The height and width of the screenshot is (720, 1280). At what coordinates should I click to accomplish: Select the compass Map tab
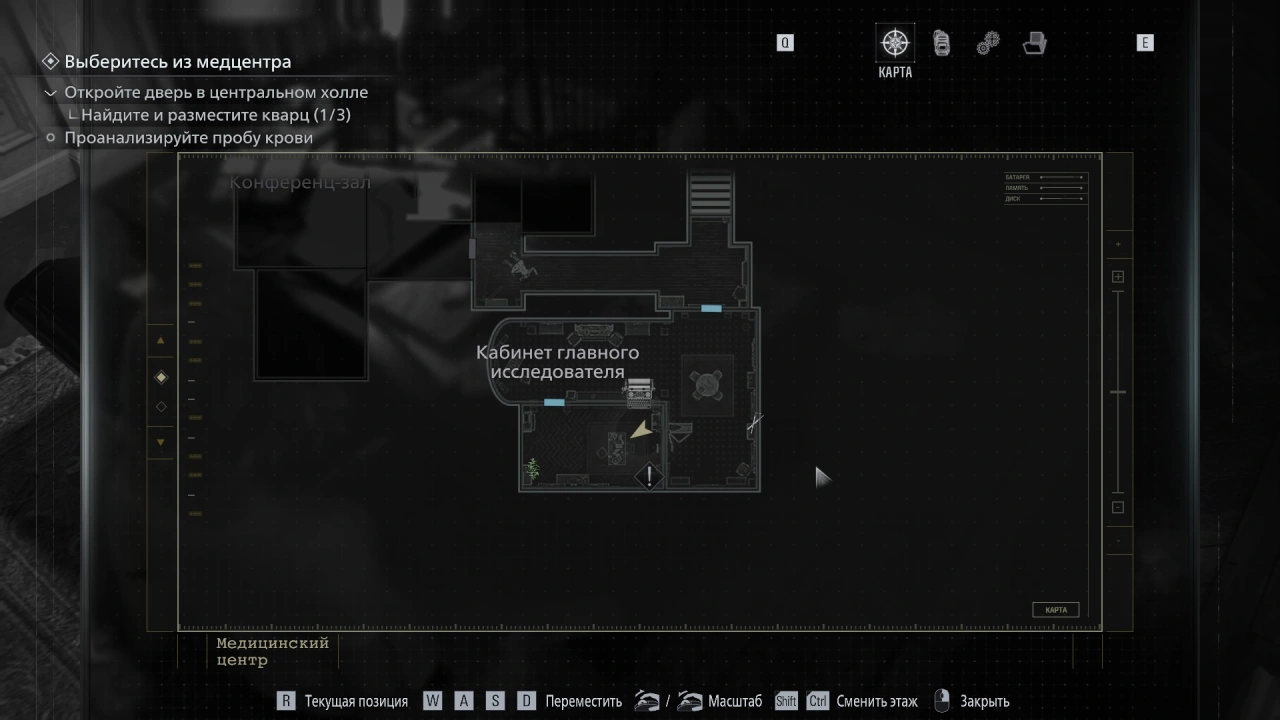click(x=895, y=43)
